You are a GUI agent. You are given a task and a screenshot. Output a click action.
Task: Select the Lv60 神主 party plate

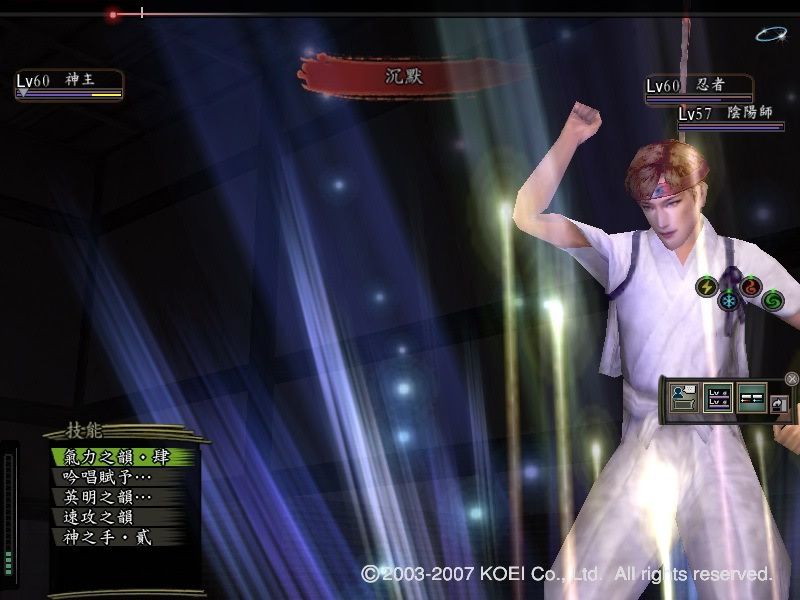click(69, 84)
